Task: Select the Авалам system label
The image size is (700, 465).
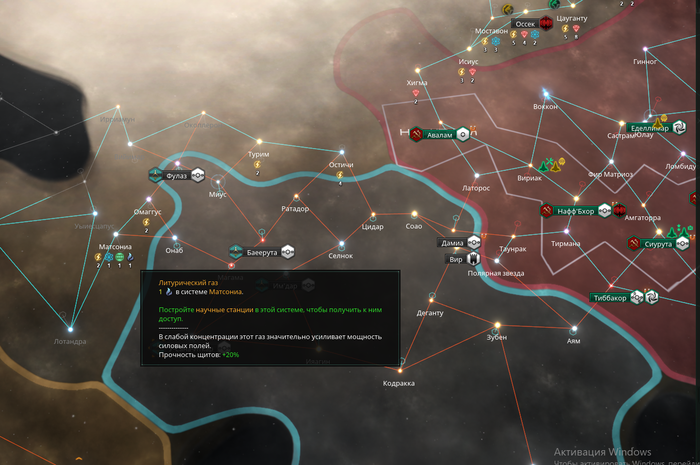Action: pos(440,134)
